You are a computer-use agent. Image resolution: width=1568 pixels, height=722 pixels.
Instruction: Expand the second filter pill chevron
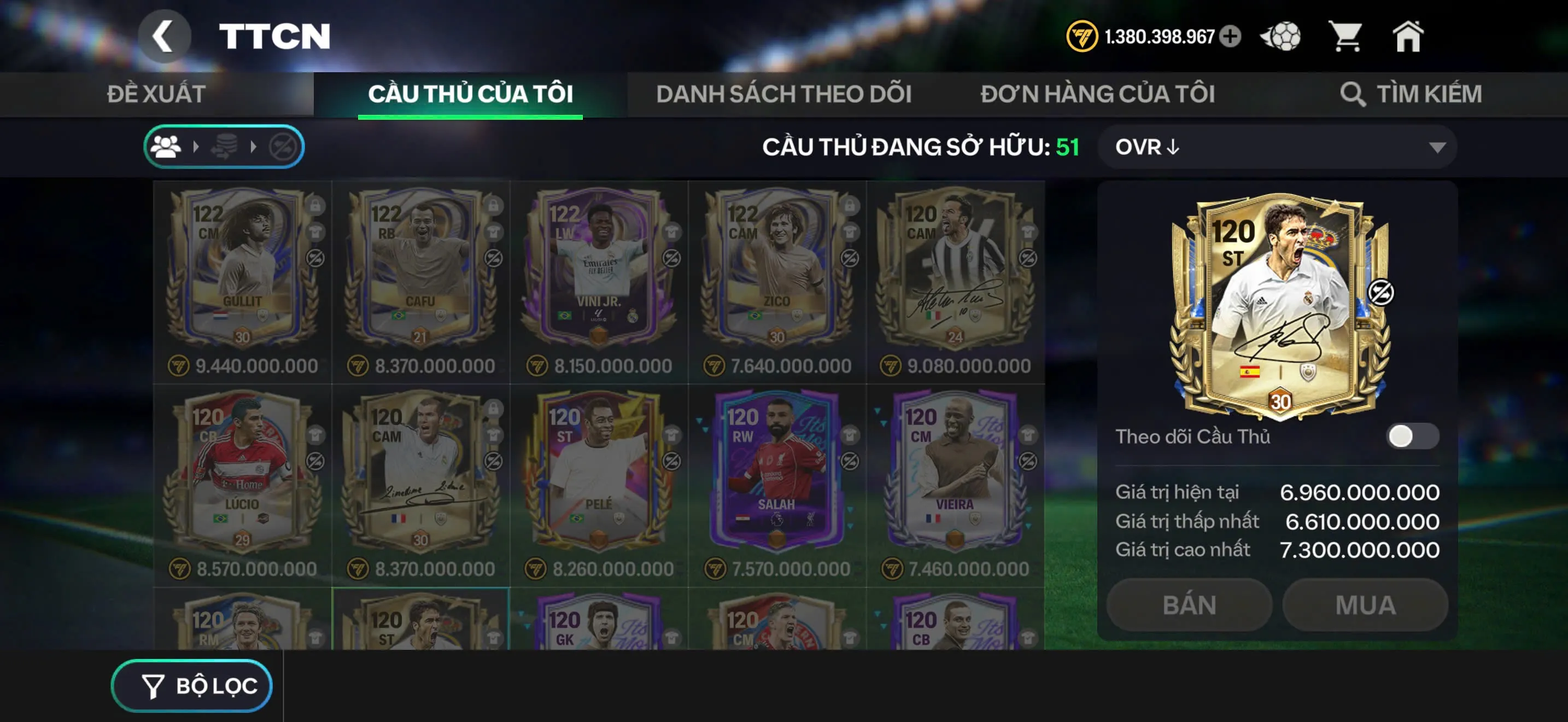[x=252, y=146]
